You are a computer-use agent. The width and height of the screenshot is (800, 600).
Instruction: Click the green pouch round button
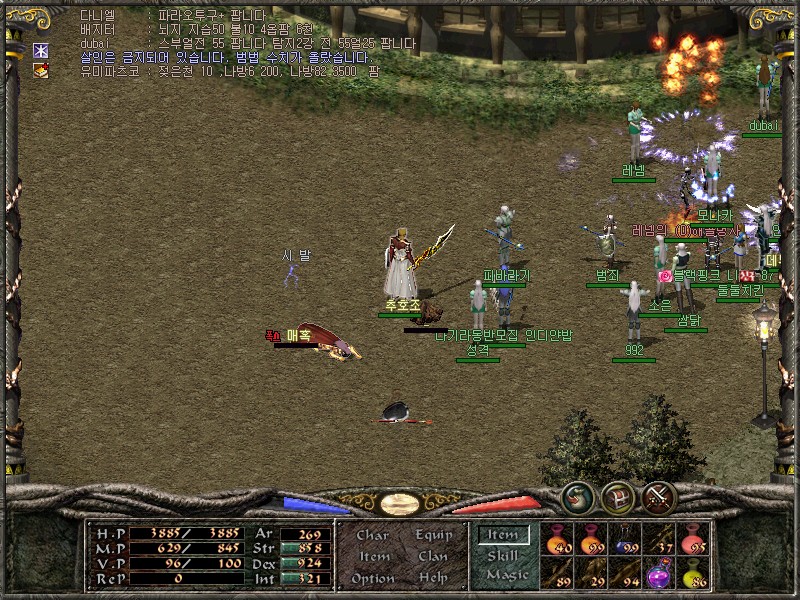[x=577, y=496]
